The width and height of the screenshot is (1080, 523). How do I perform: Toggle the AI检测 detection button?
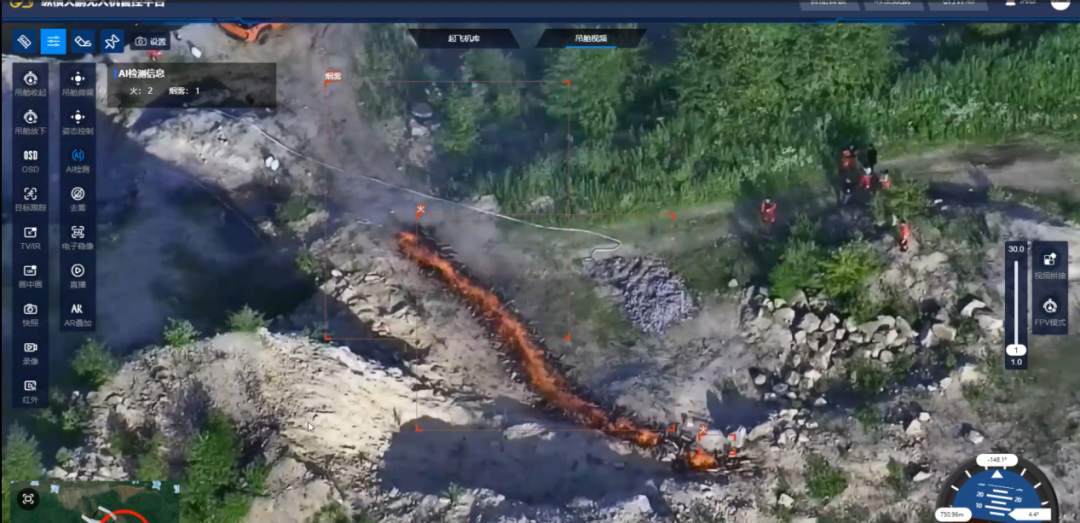(78, 159)
